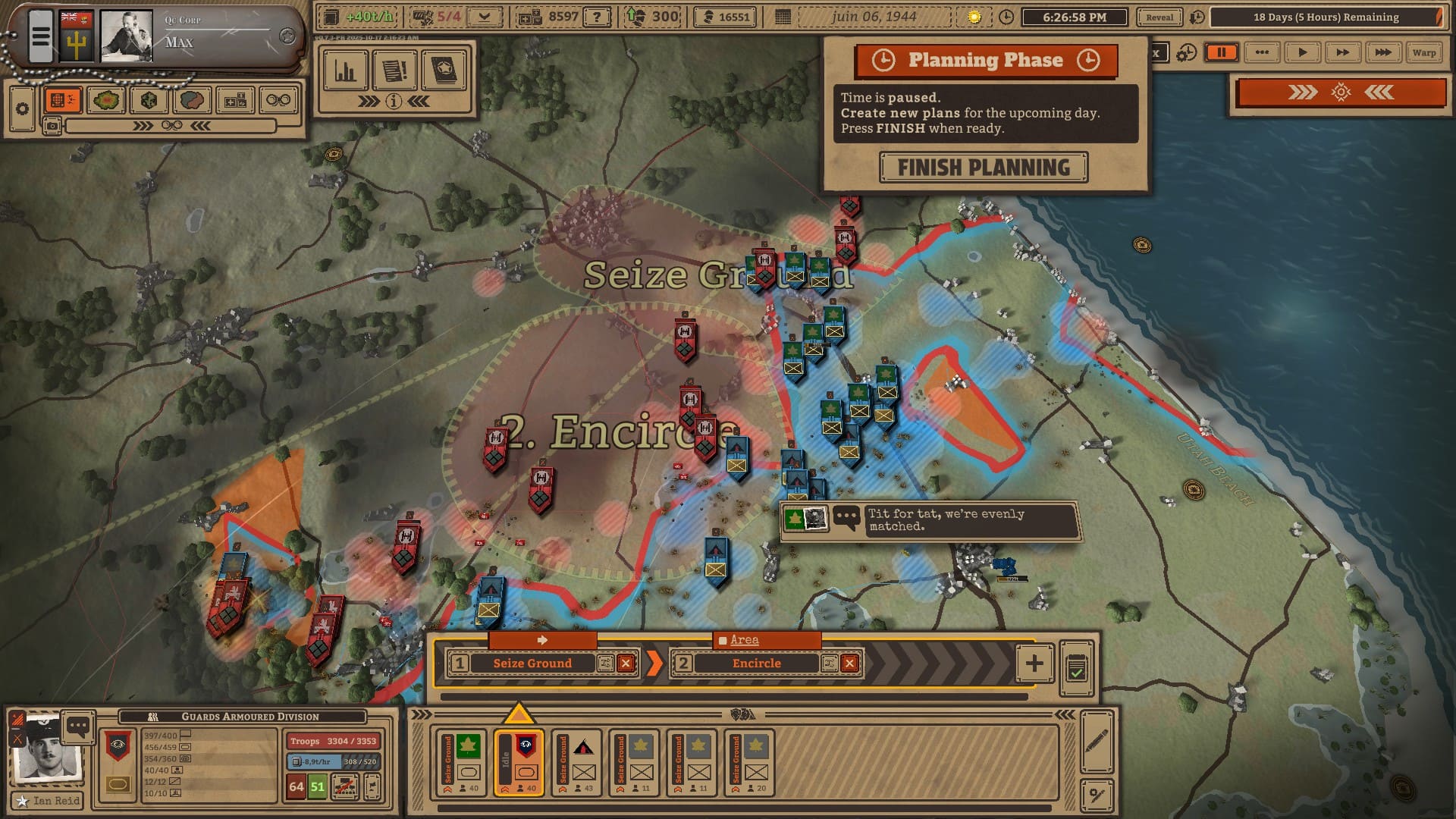Open the pencil draw tool

[1097, 741]
